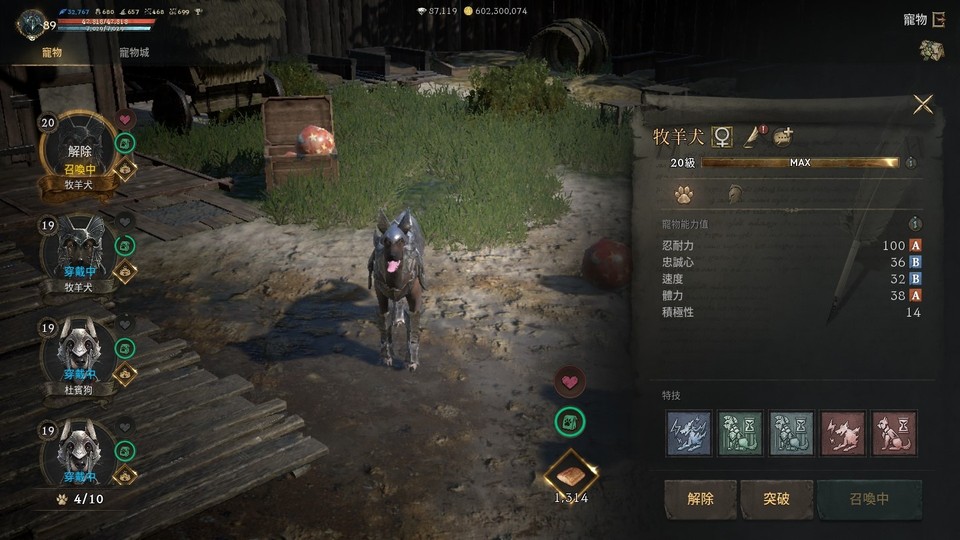Click the 解除 button in the details panel
Viewport: 960px width, 540px height.
click(700, 498)
